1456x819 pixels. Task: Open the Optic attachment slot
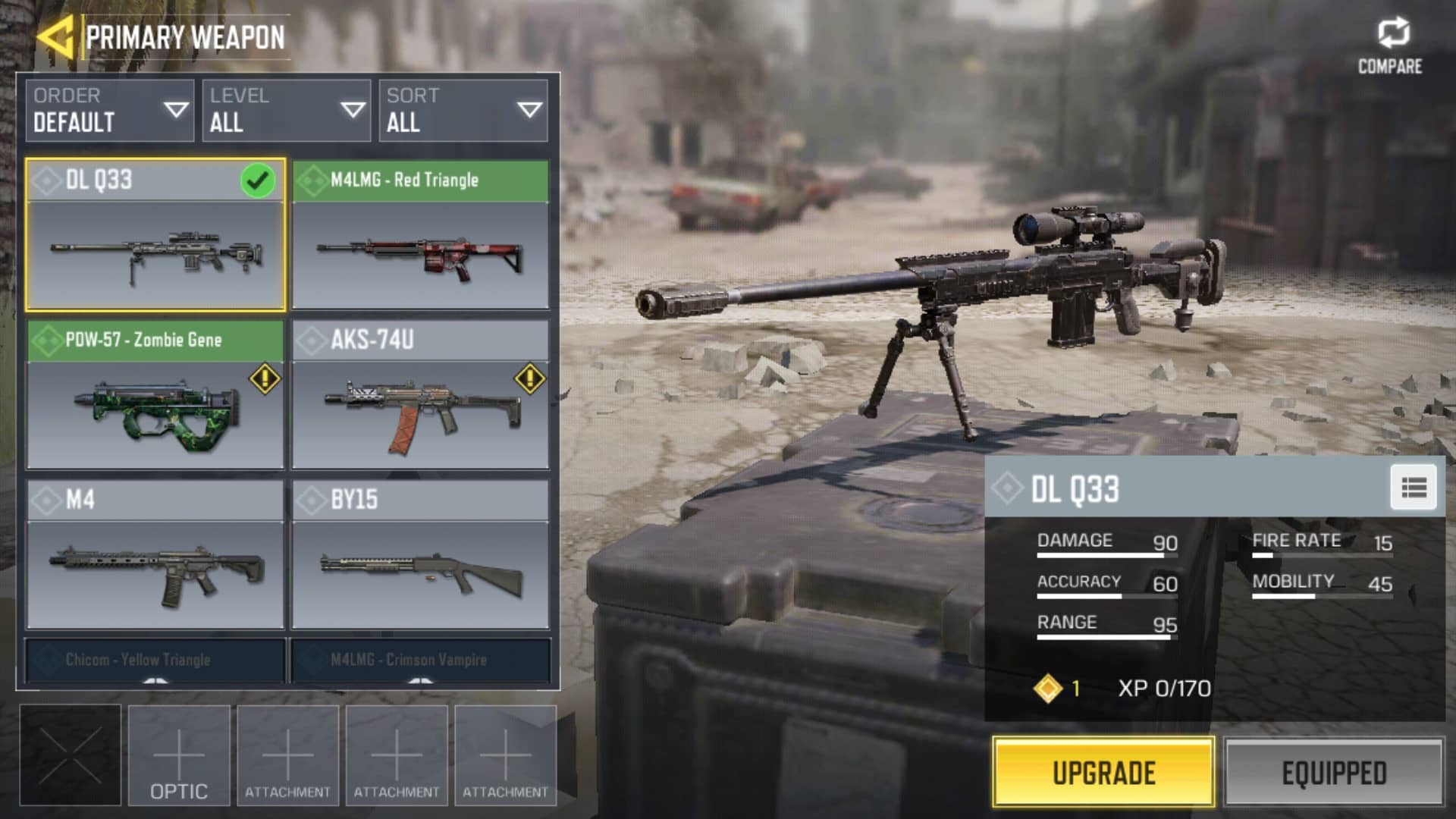point(179,755)
